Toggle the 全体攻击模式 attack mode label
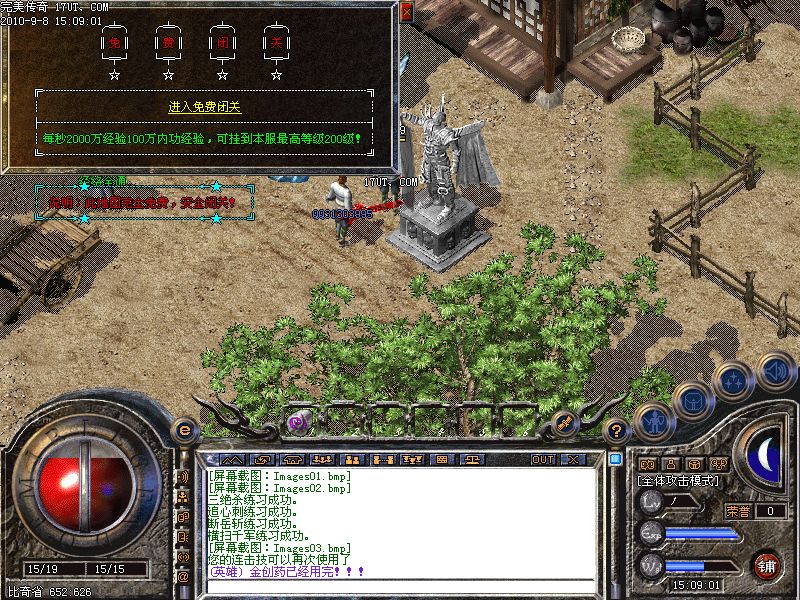 click(x=679, y=481)
